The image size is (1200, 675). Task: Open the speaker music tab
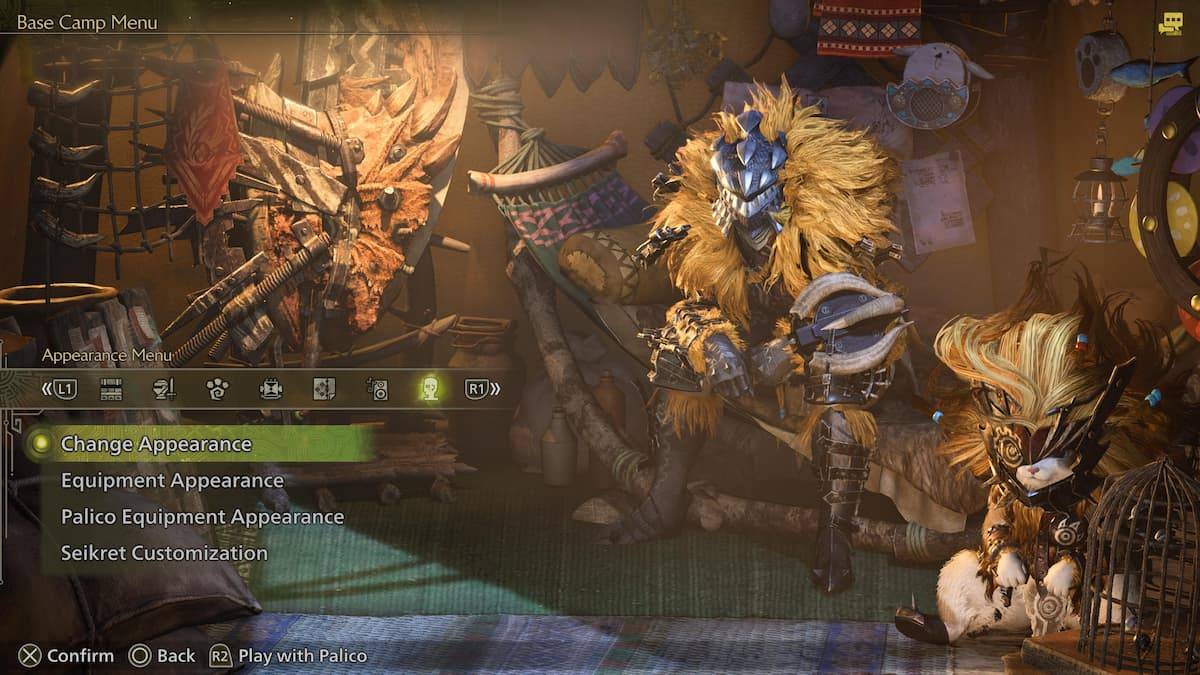click(377, 389)
